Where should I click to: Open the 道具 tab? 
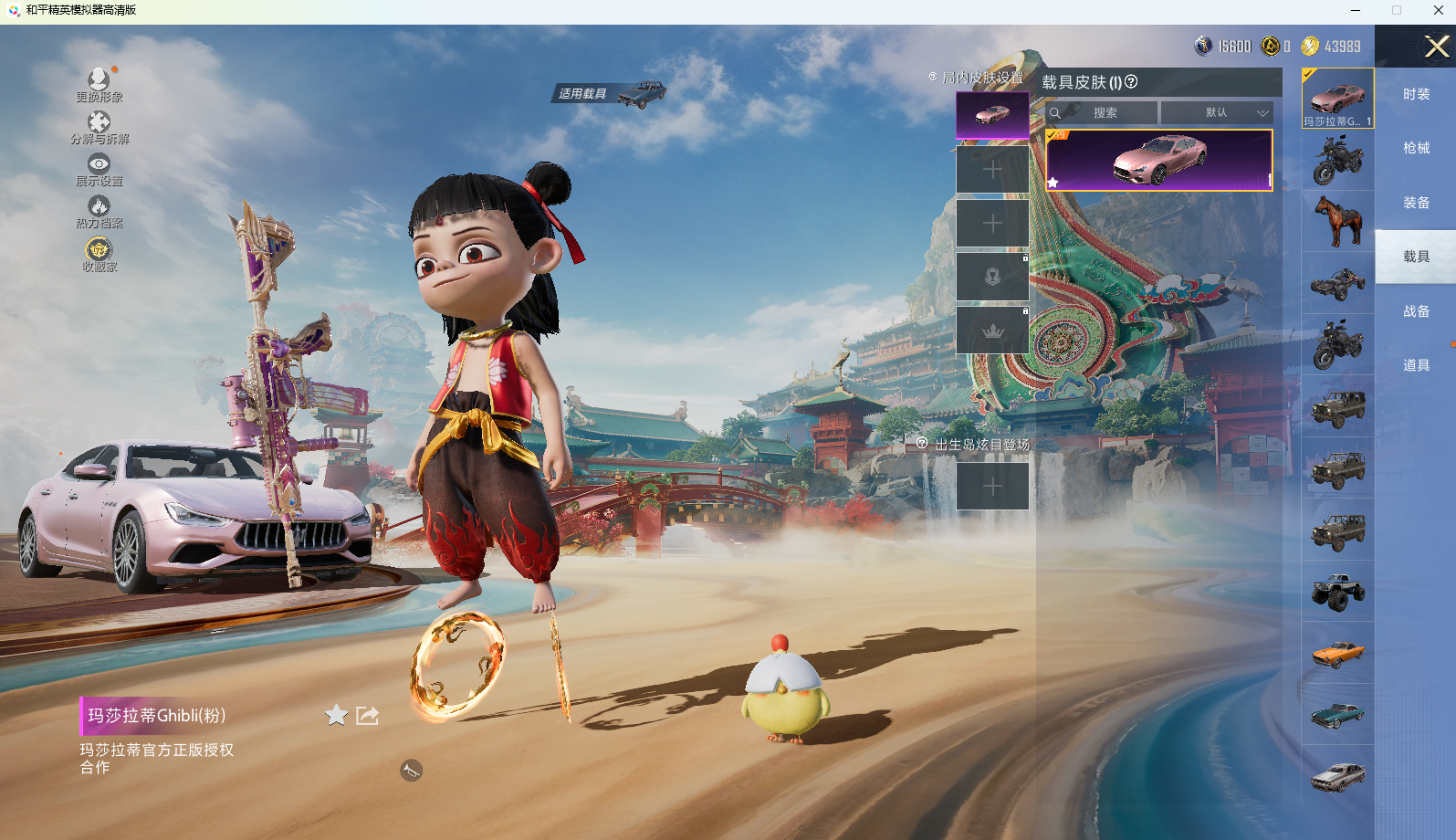point(1416,365)
